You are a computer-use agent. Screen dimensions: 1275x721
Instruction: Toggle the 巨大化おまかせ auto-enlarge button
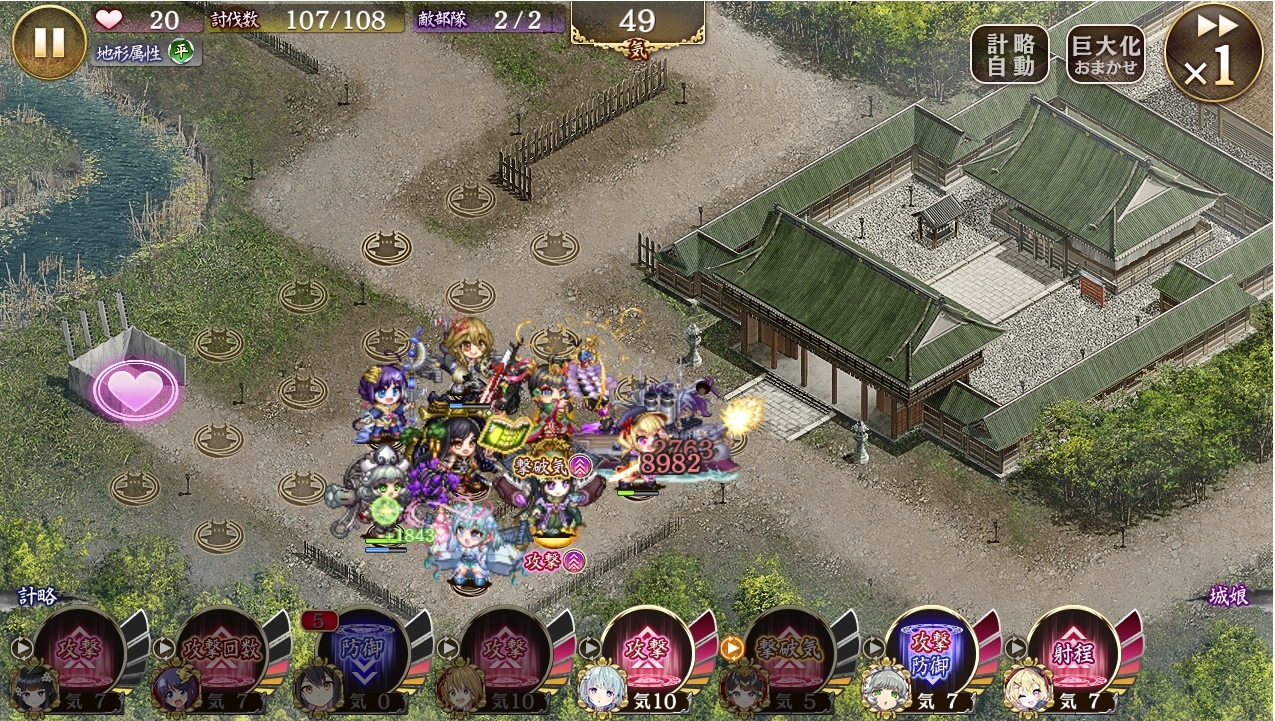[x=1105, y=54]
